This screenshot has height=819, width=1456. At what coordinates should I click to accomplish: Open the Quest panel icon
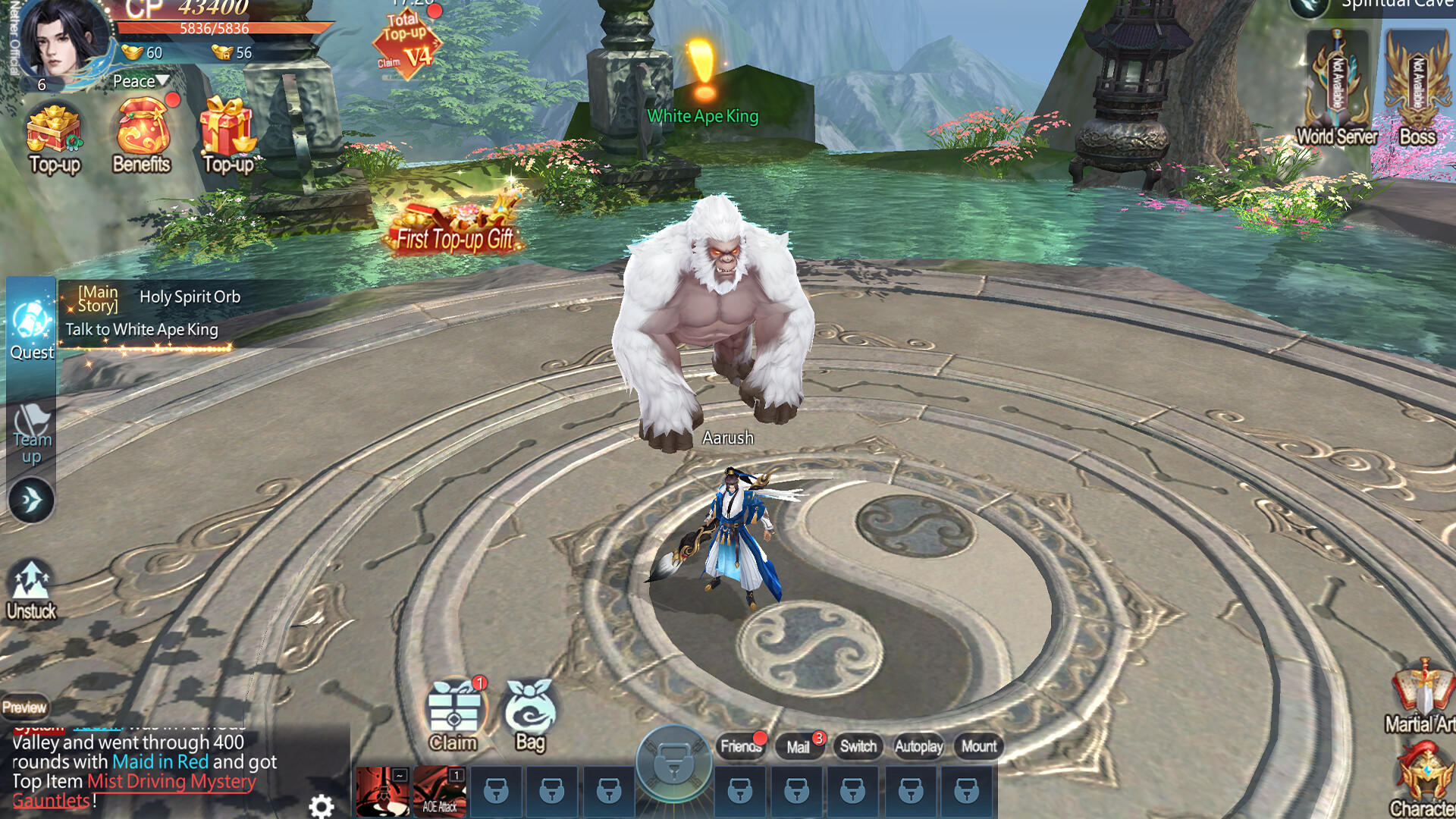coord(30,322)
